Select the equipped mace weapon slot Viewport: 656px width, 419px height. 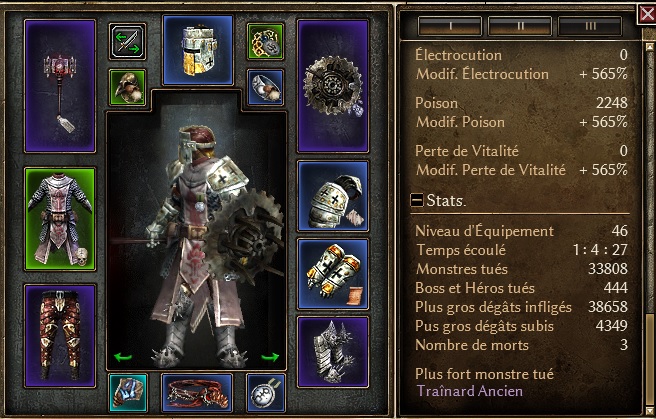click(60, 84)
